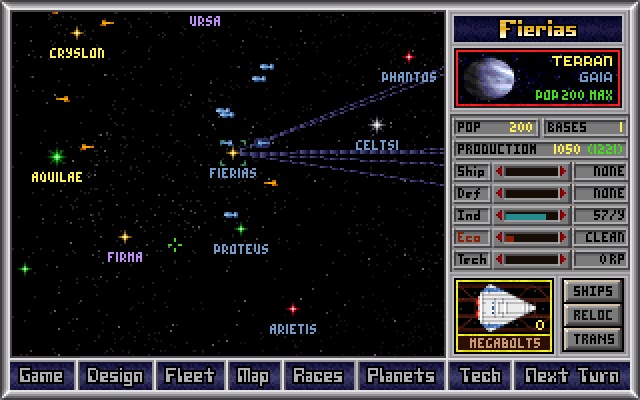
Task: Open the galaxy Map view
Action: (253, 376)
